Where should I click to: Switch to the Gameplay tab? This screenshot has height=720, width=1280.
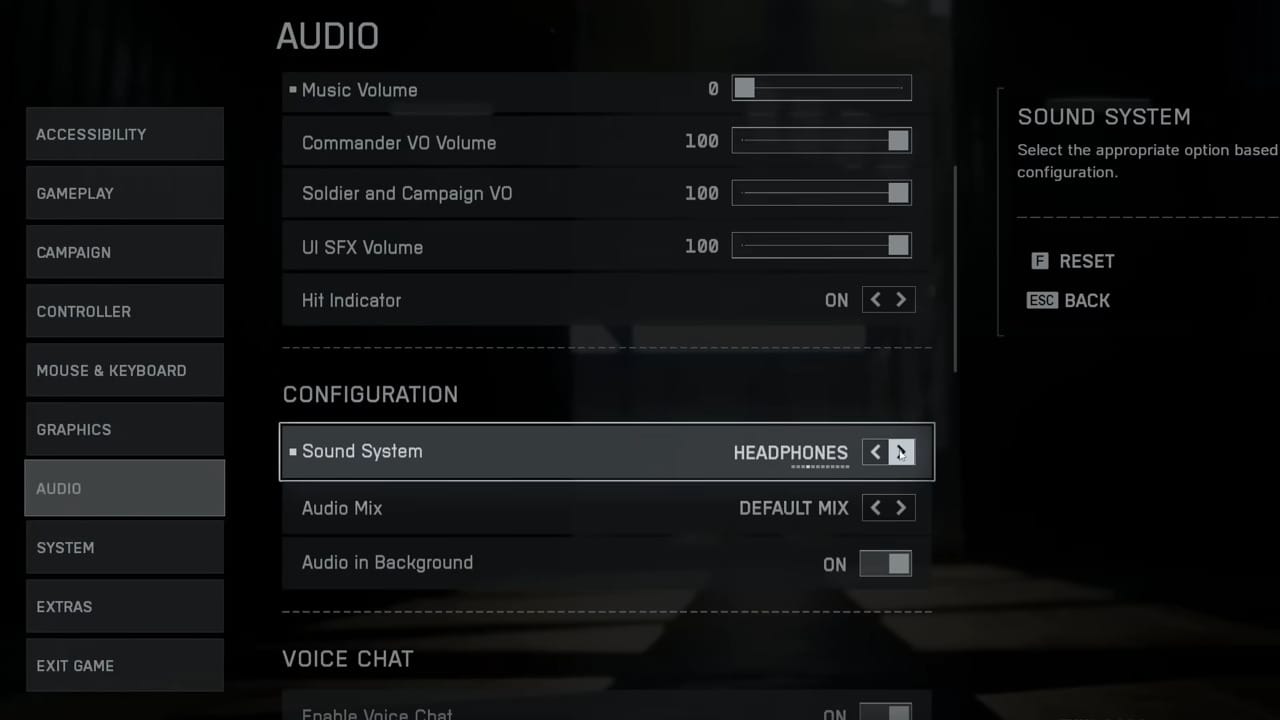click(124, 193)
